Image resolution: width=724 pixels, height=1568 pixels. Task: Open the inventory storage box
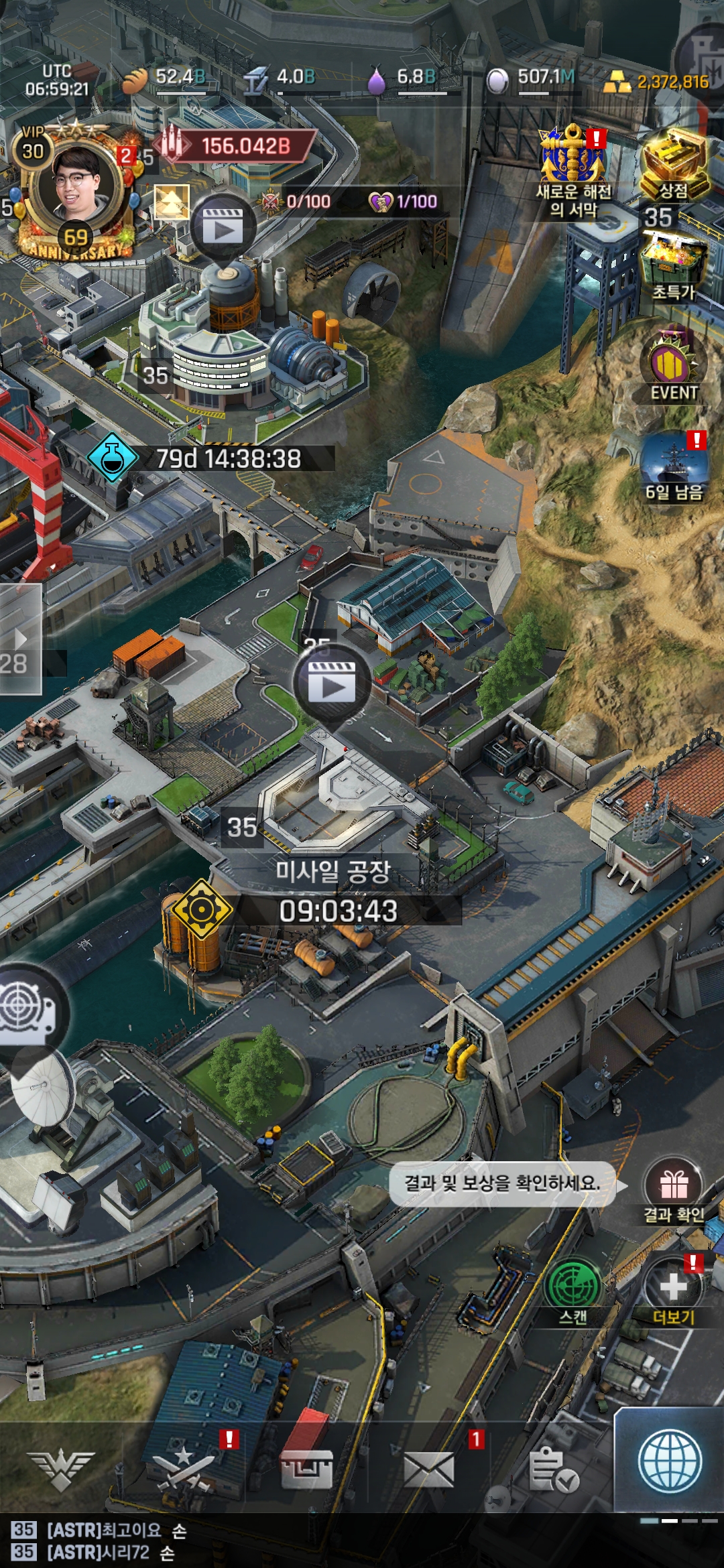pyautogui.click(x=306, y=1469)
